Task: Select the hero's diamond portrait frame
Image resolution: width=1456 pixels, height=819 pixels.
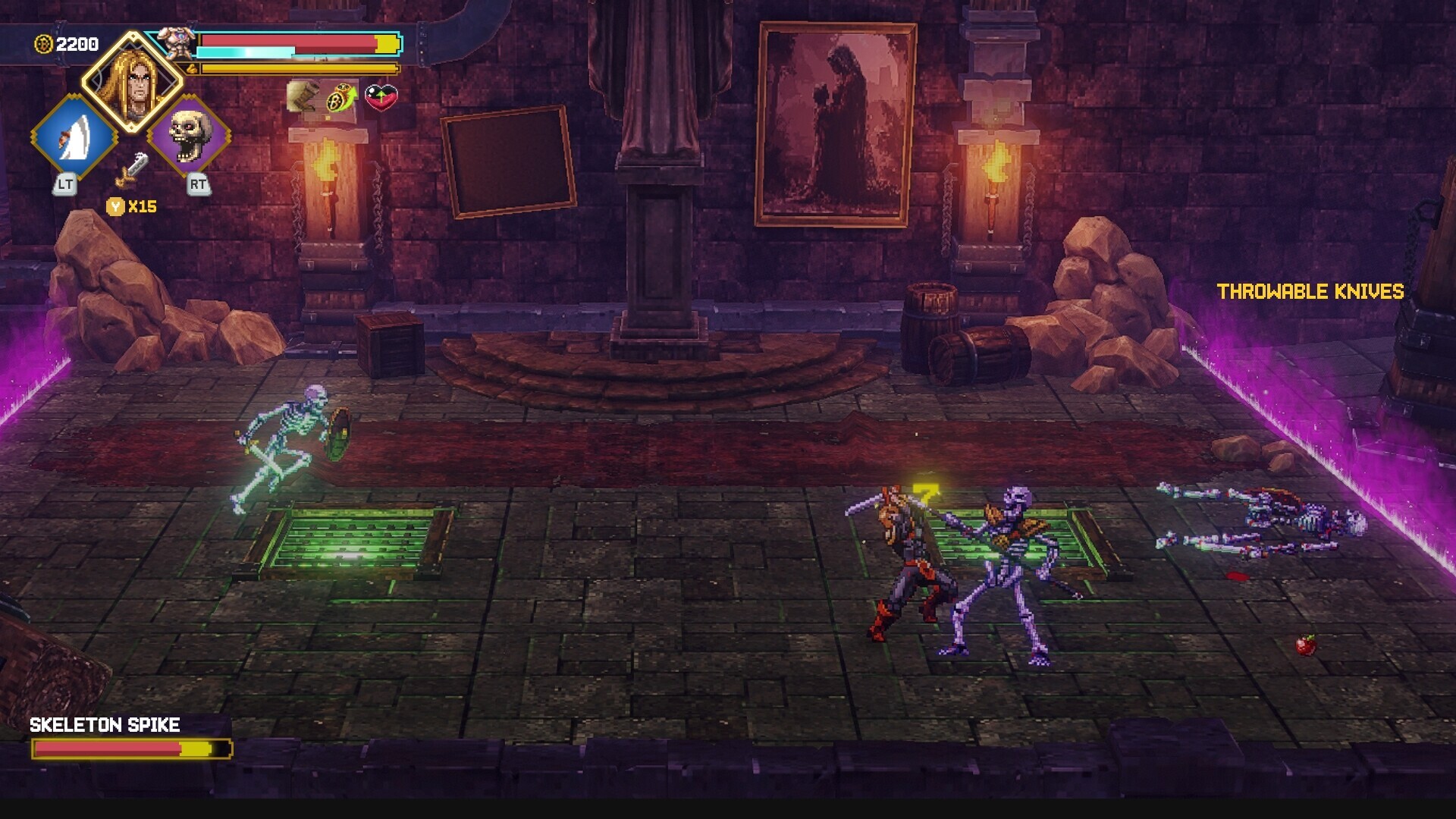Action: pos(133,79)
